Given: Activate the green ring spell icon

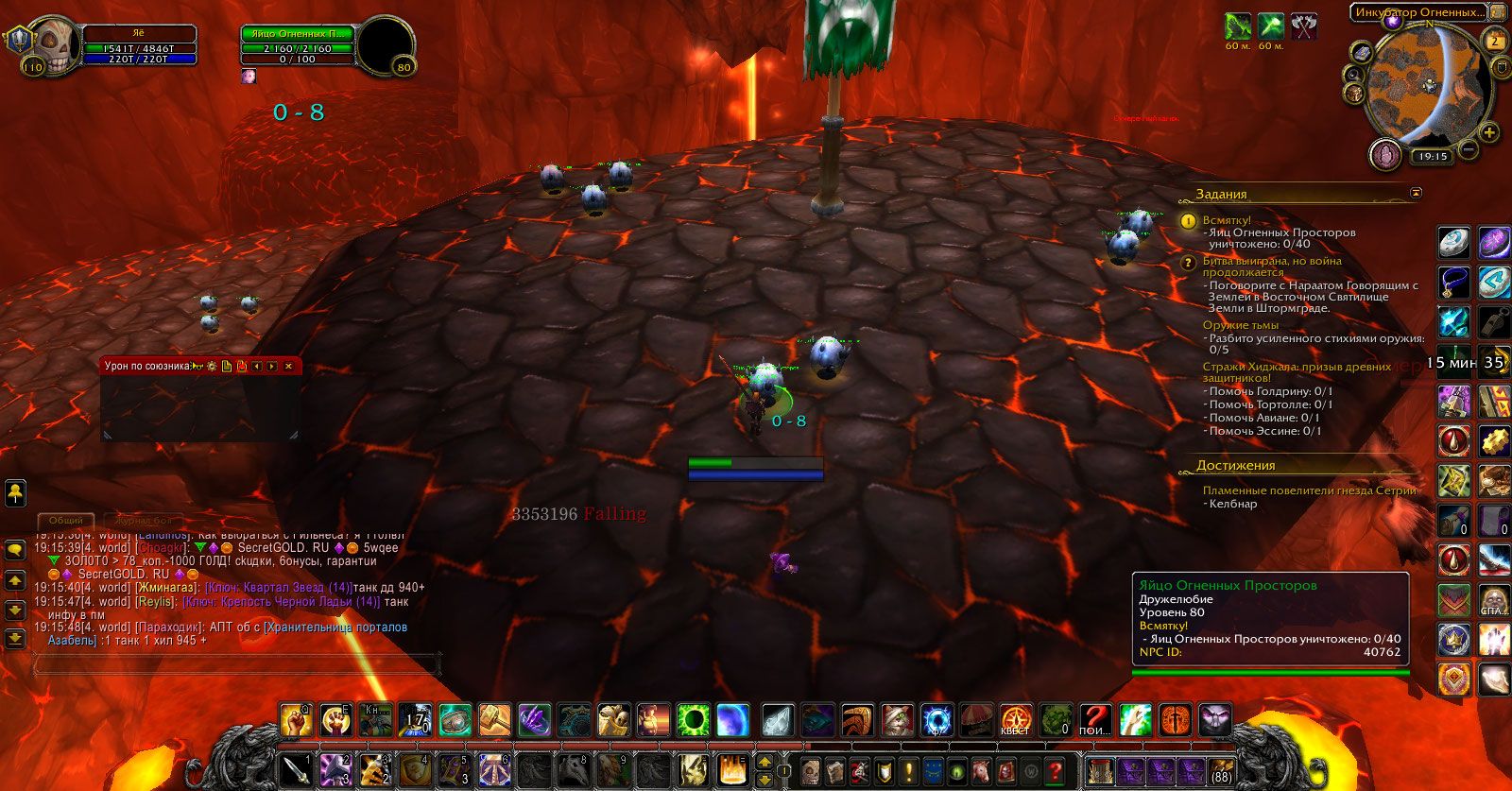Looking at the screenshot, I should [693, 721].
